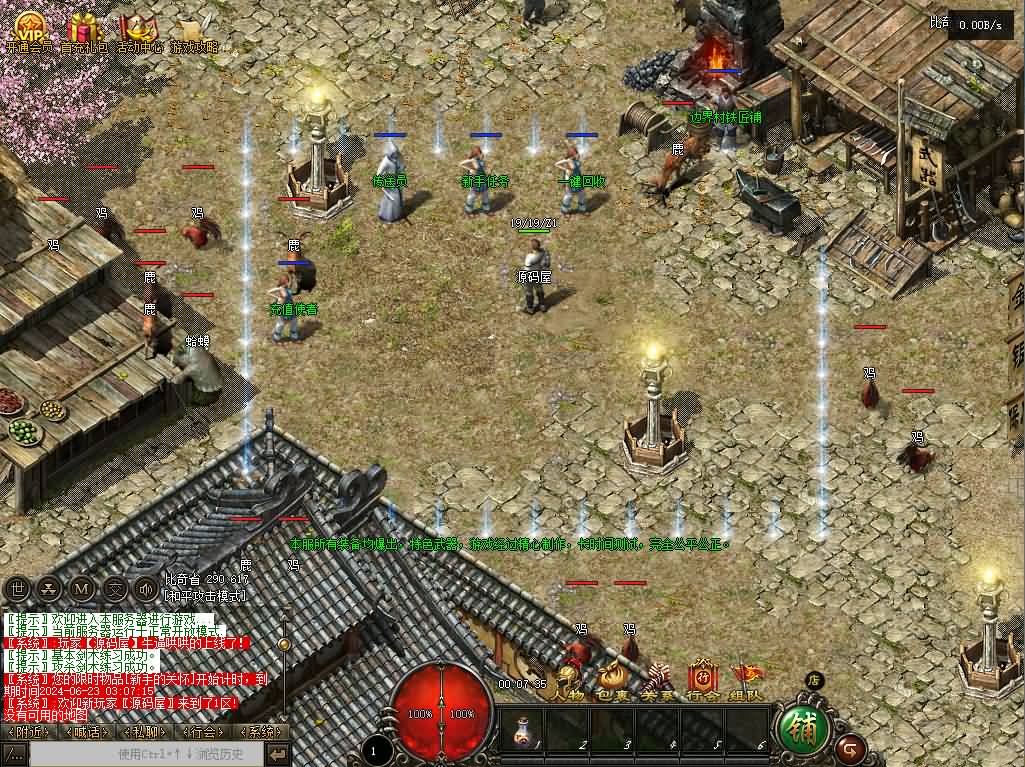Click the round red arrow button
This screenshot has height=767, width=1025.
(851, 747)
